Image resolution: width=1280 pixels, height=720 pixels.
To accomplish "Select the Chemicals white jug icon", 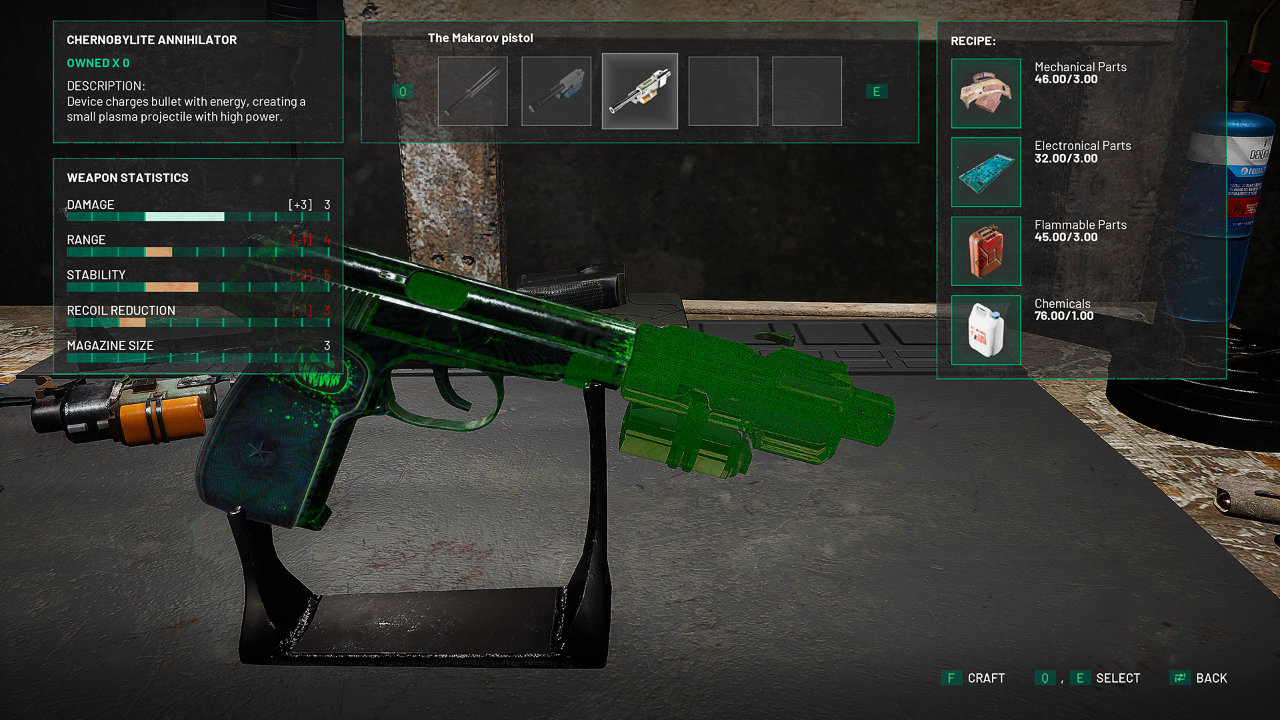I will pyautogui.click(x=986, y=330).
